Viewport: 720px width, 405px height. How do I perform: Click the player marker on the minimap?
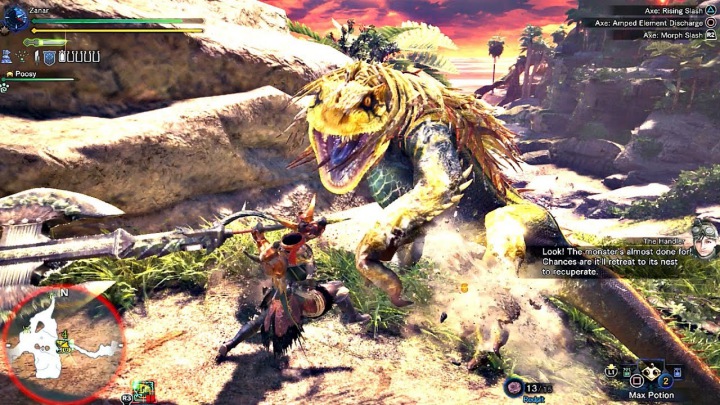point(64,346)
